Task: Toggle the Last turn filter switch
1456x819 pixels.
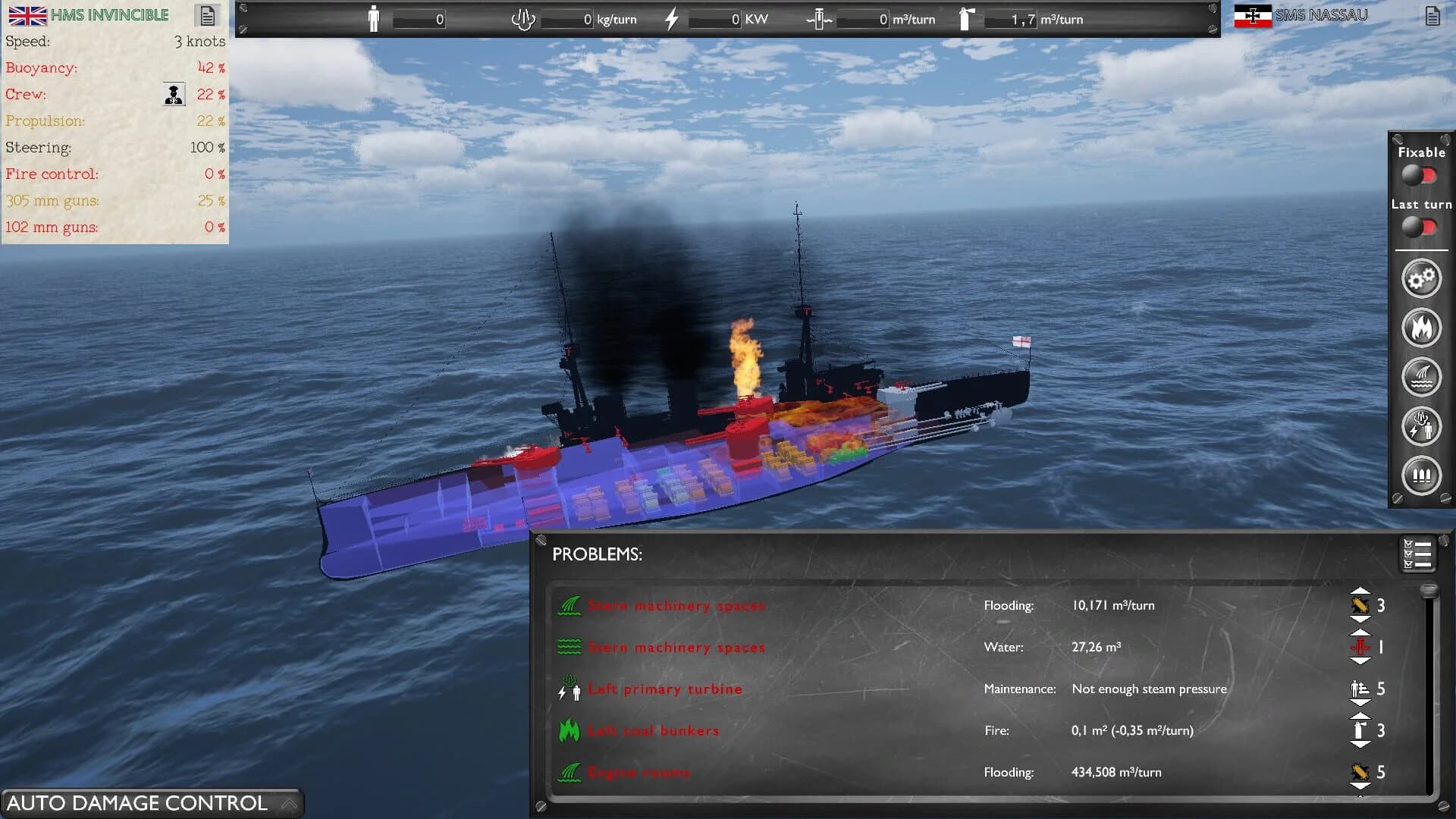Action: [x=1420, y=225]
